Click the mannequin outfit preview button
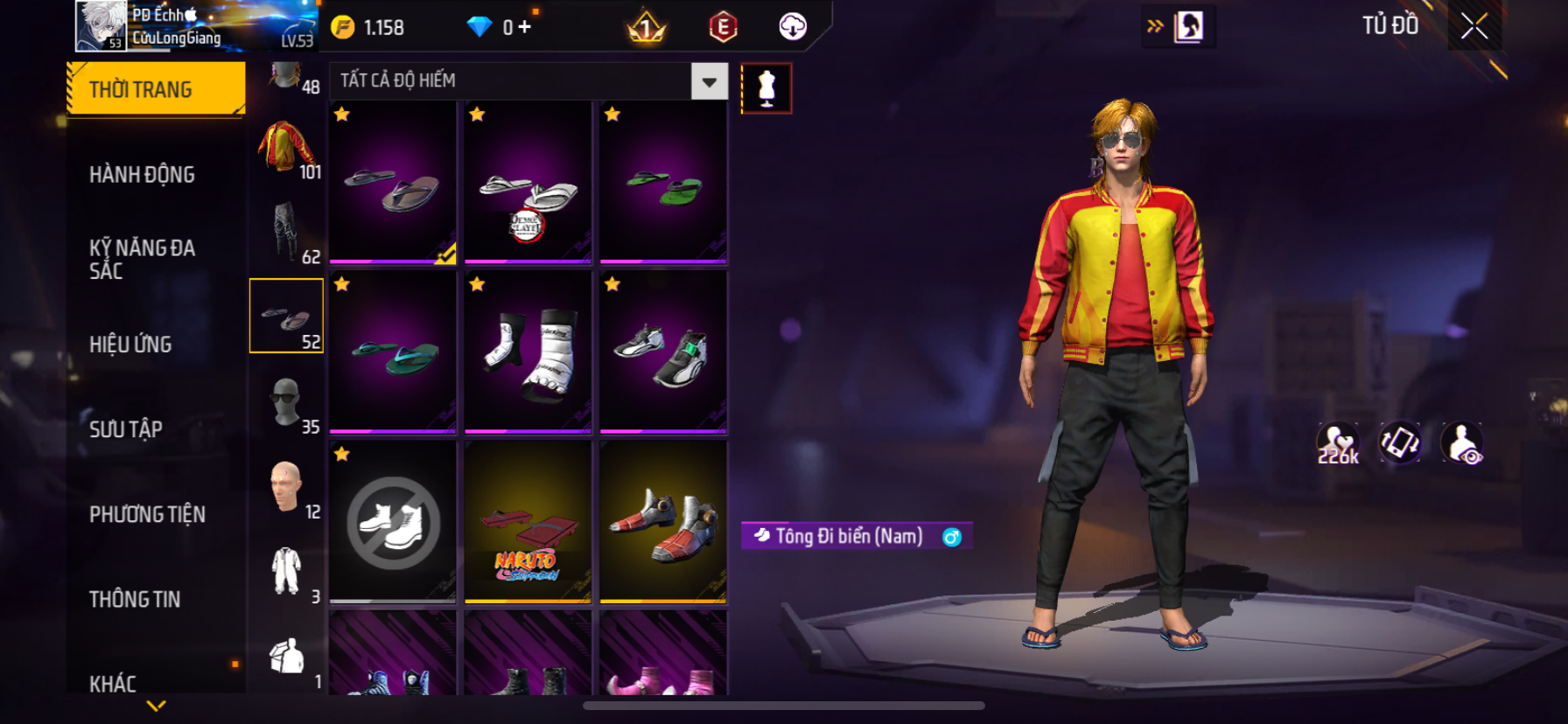This screenshot has width=1568, height=724. [766, 88]
